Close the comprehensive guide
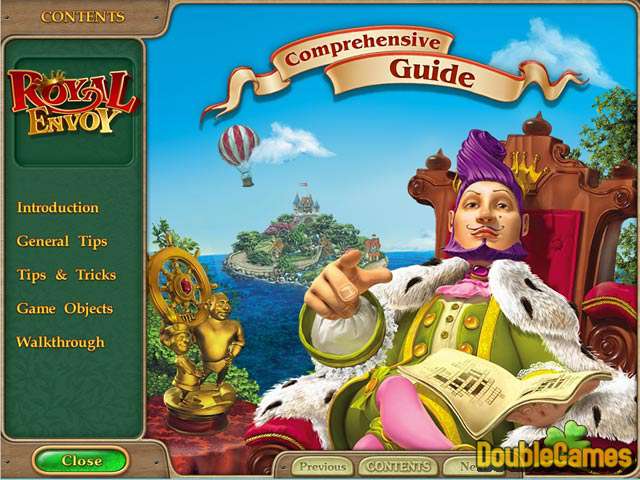The image size is (640, 480). pyautogui.click(x=81, y=461)
